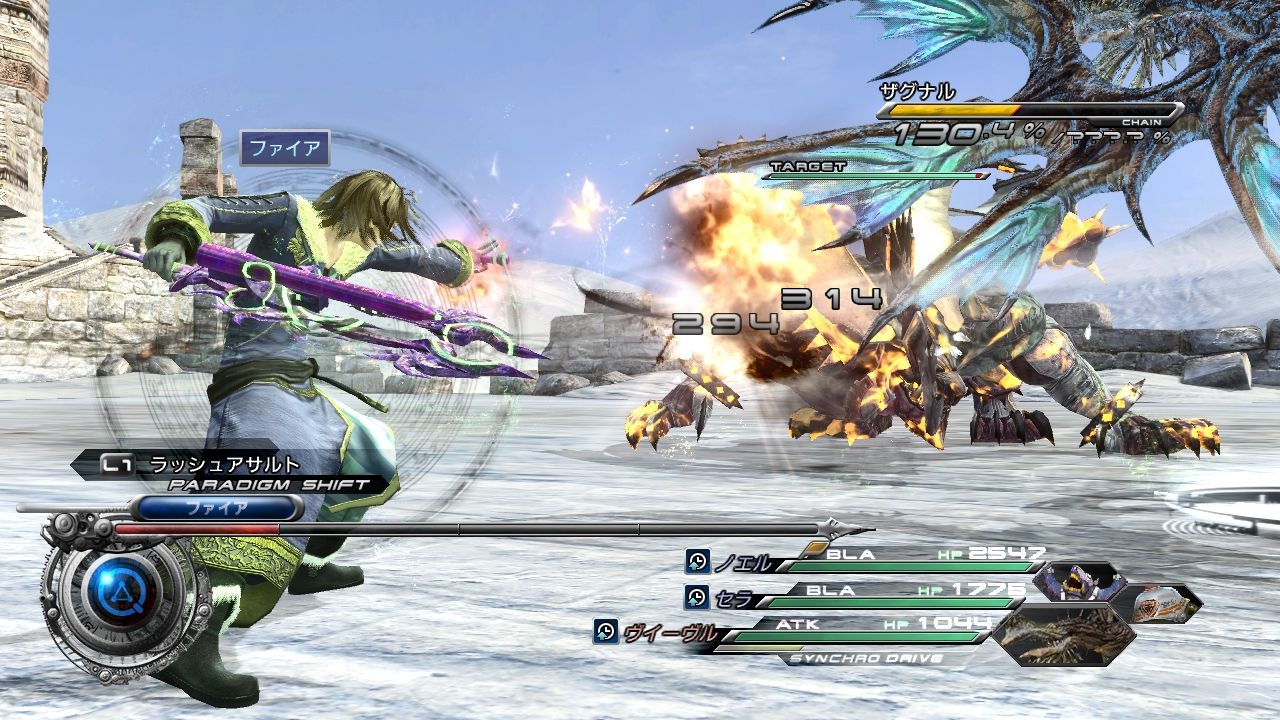
Task: Select party member ノエル's status row
Action: tap(880, 561)
